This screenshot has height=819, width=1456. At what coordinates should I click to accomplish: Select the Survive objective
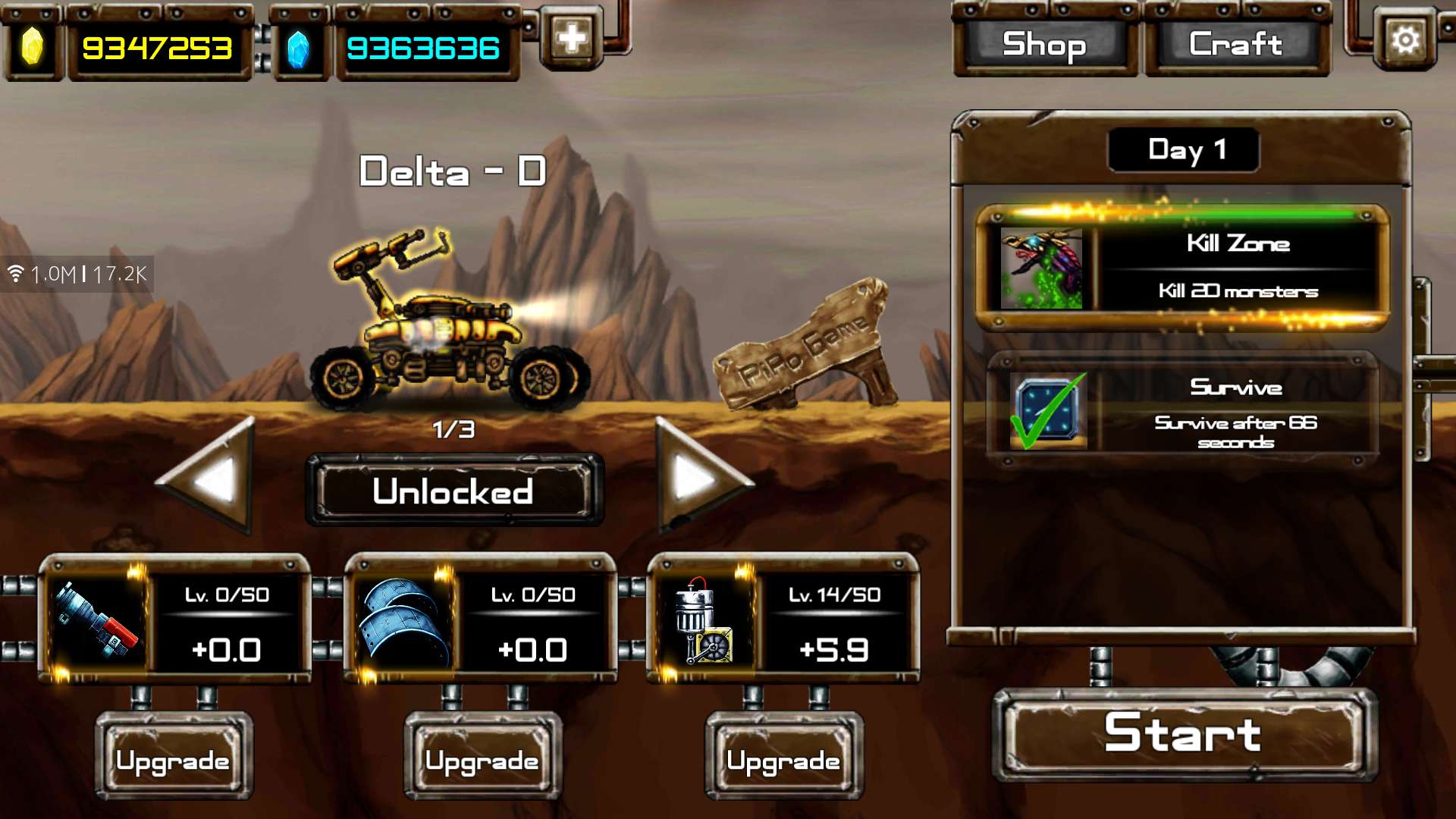(1183, 412)
